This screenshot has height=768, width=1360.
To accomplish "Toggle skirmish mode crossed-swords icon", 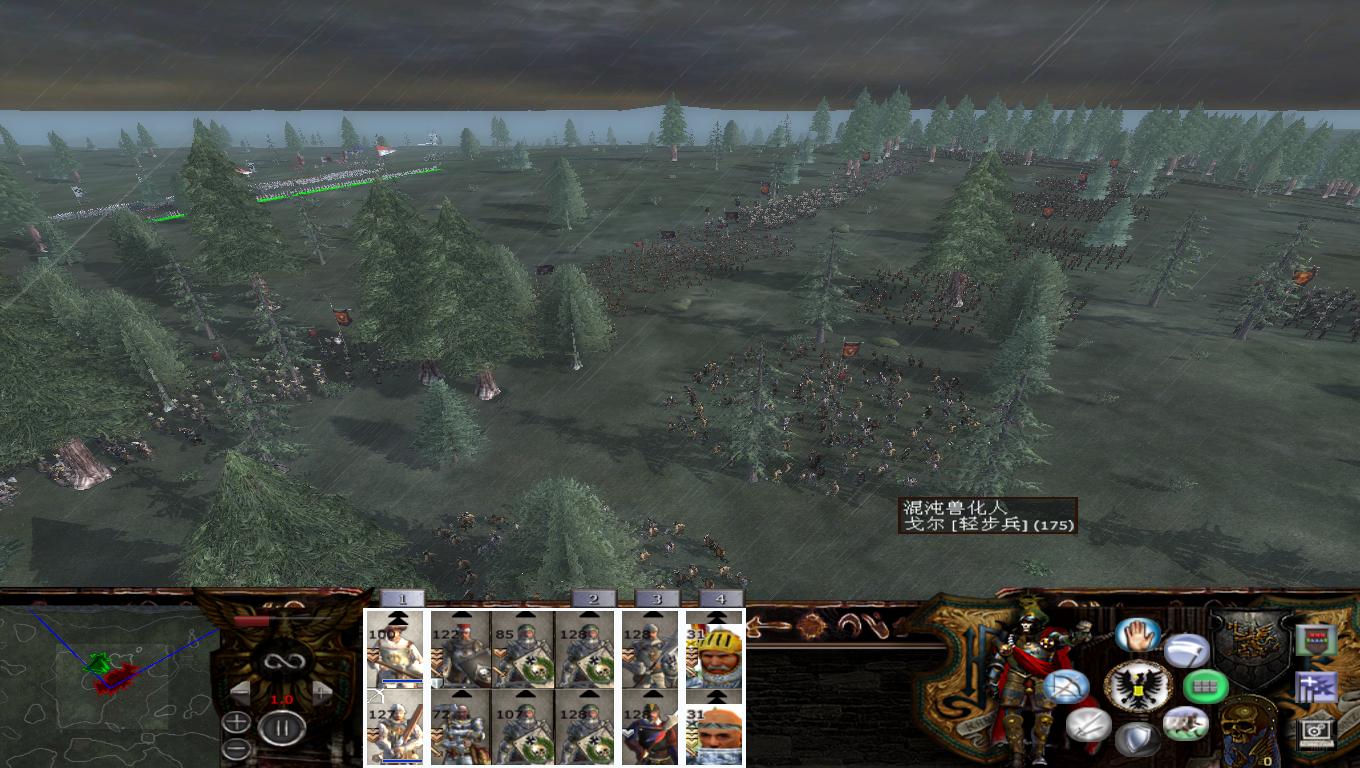I will coord(1089,726).
